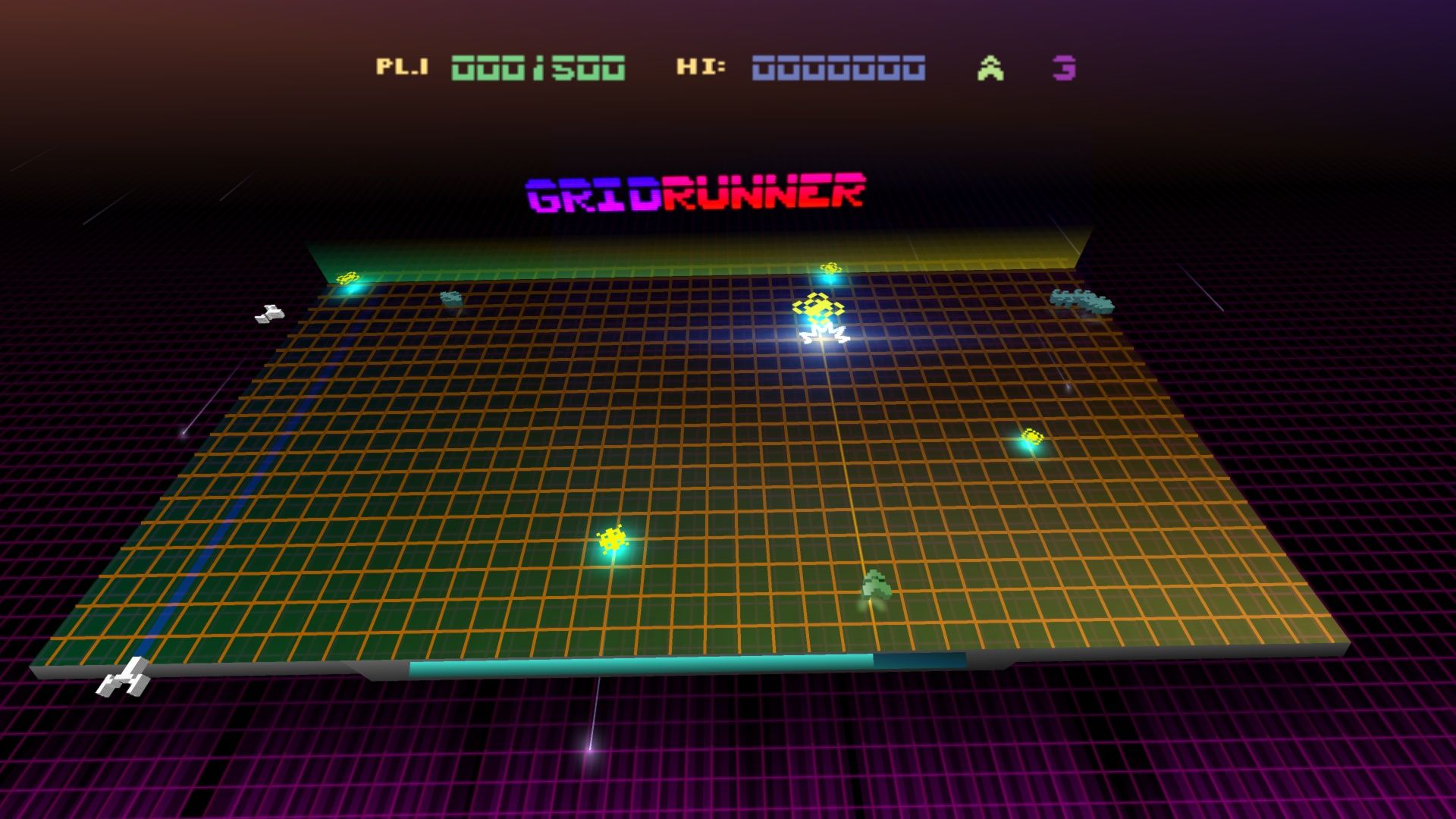Click the HI: high score label

coord(692,68)
